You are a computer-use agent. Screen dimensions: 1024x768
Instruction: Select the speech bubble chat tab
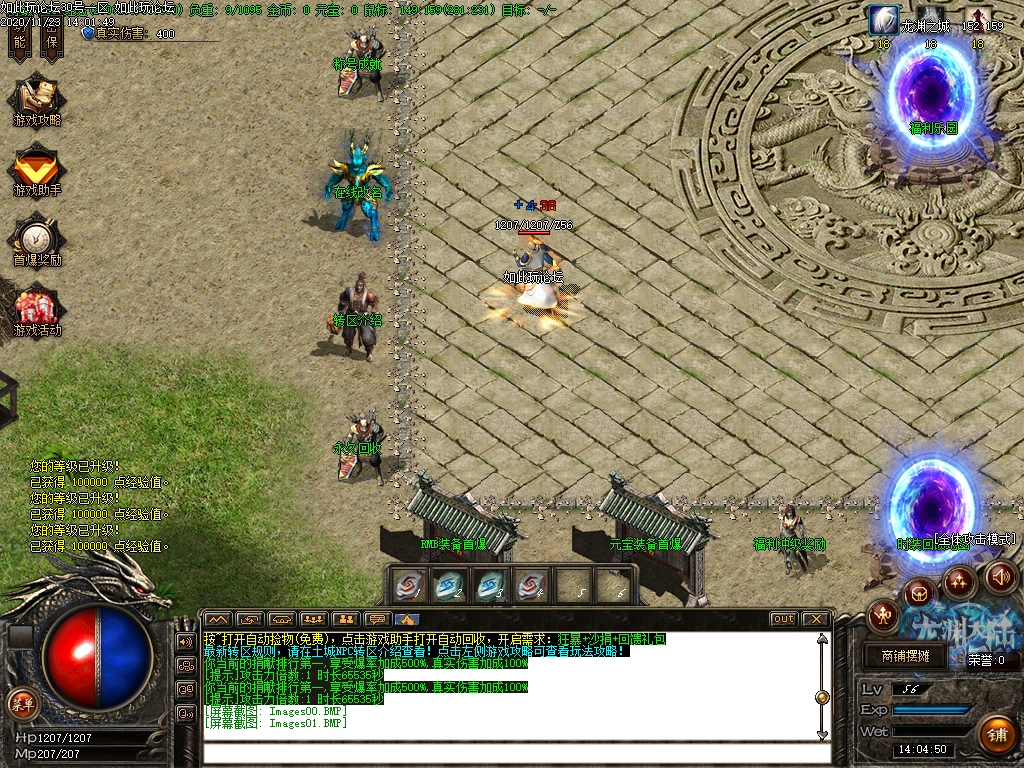coord(376,619)
